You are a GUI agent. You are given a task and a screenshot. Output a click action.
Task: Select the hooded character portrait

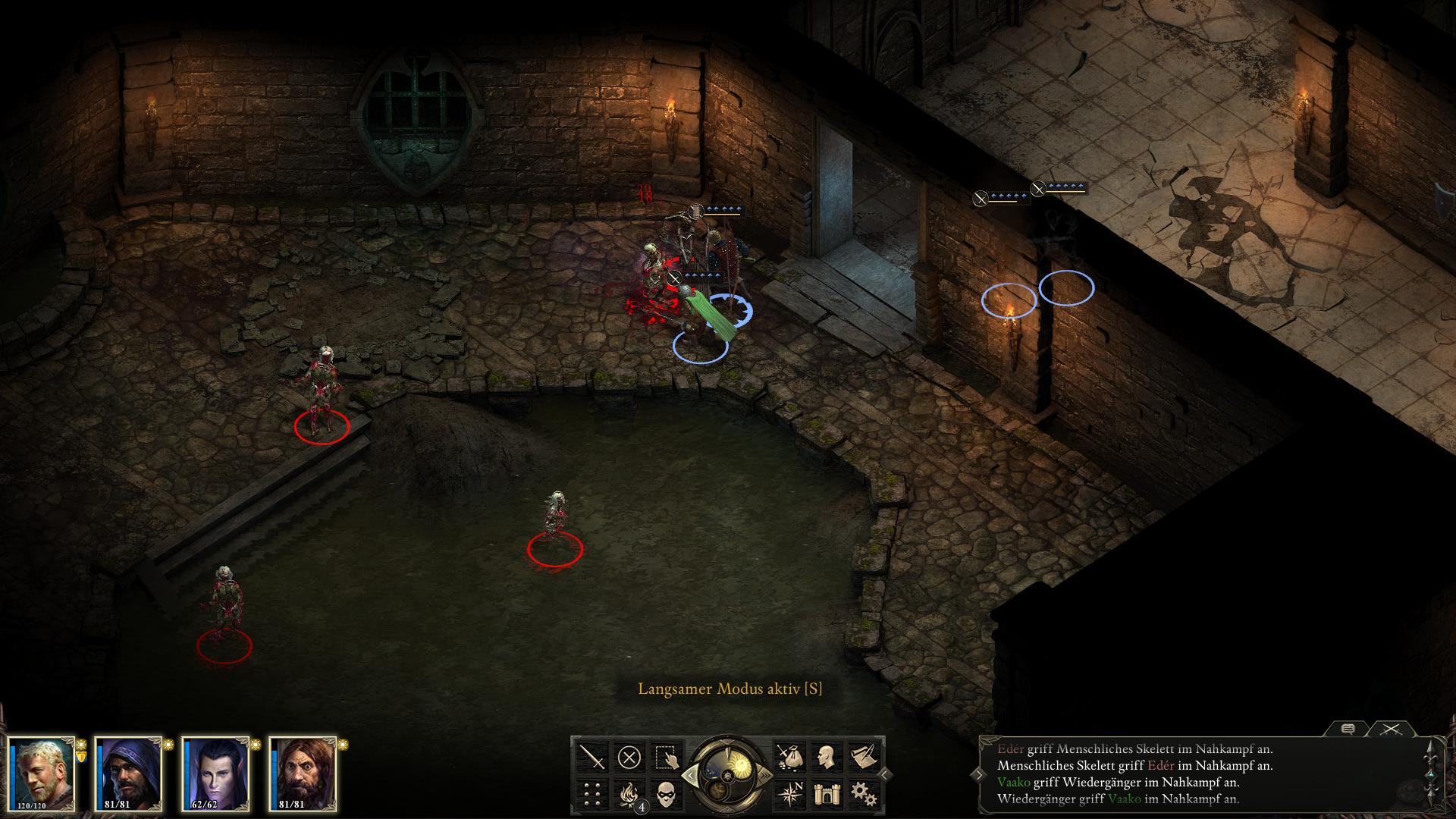coord(129,773)
